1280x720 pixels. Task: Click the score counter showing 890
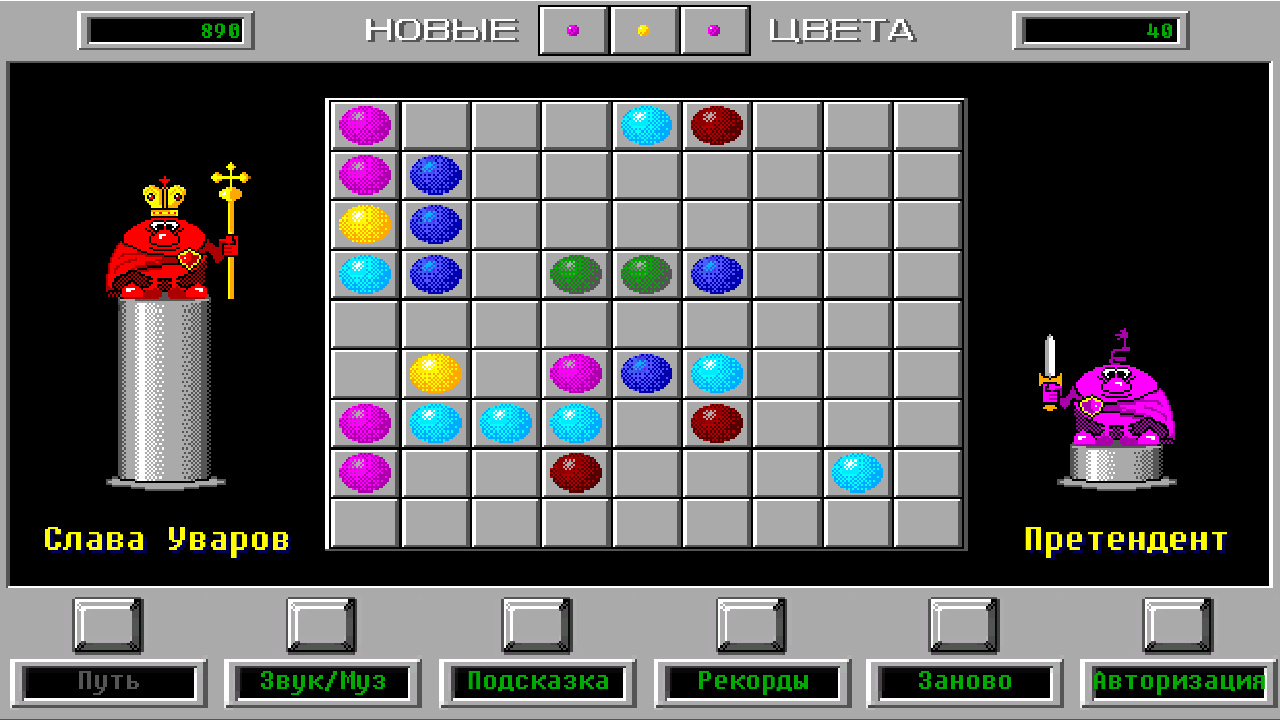(163, 29)
